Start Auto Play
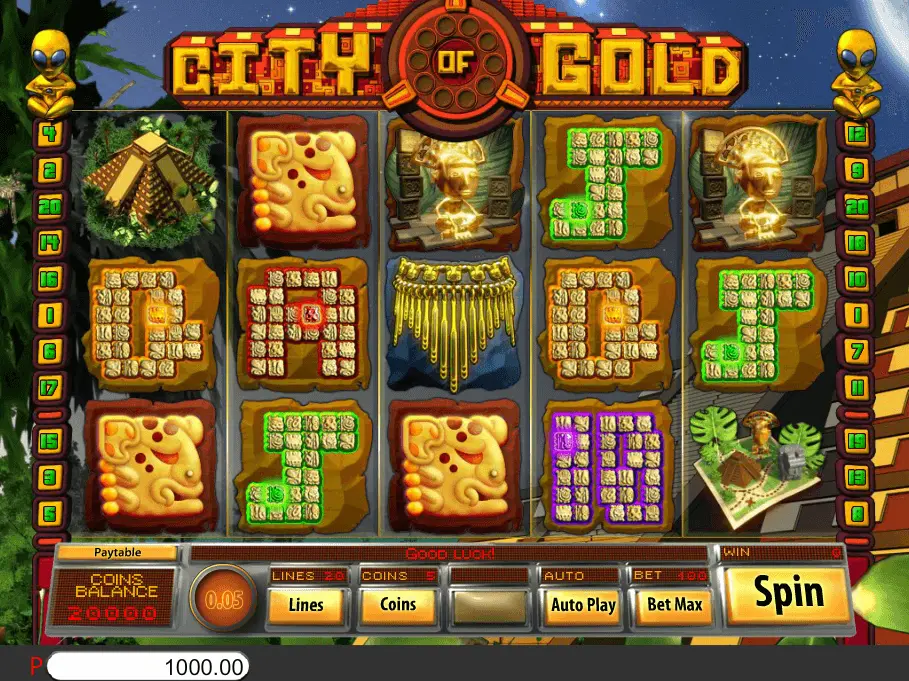909x681 pixels. tap(583, 605)
